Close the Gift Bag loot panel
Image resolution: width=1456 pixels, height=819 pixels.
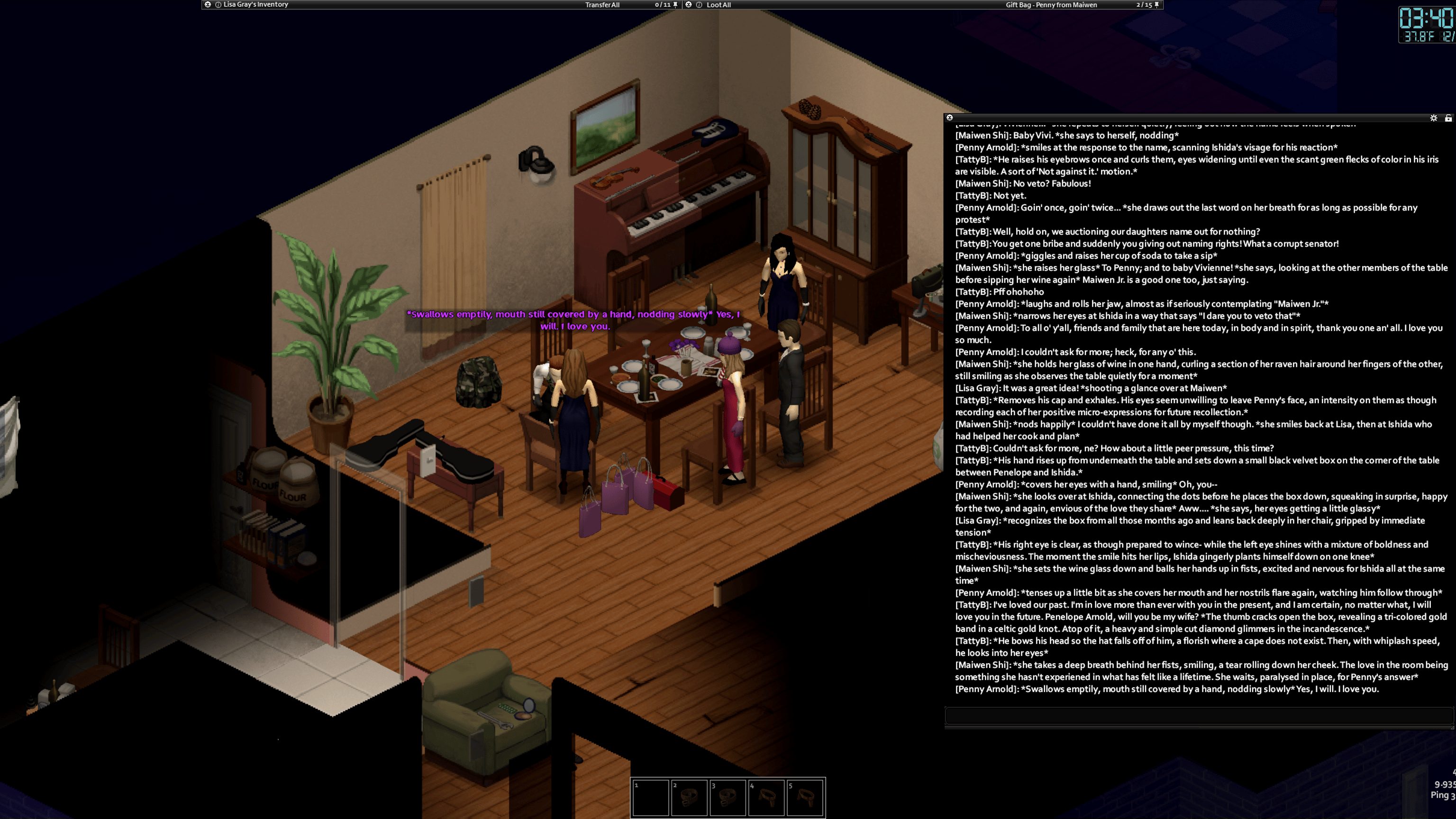tap(689, 5)
